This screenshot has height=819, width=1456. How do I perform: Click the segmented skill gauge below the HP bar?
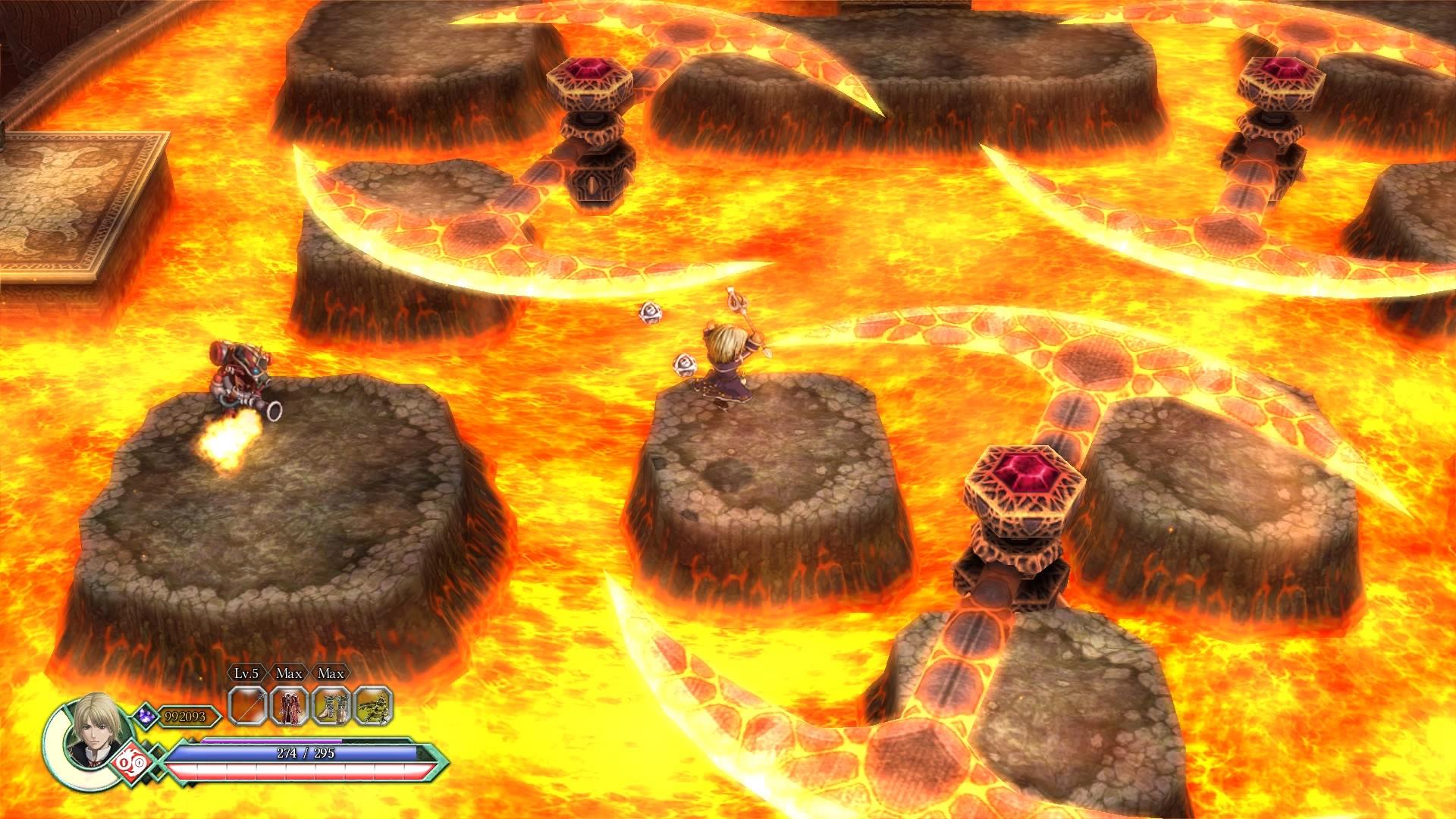tap(296, 770)
